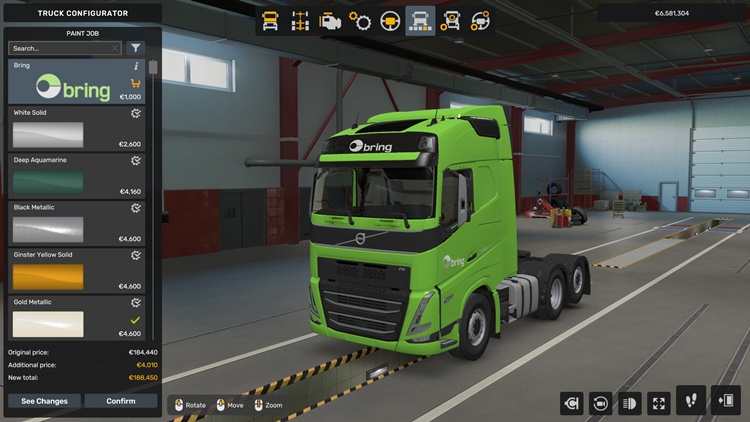Screen dimensions: 750x422
Task: Toggle the truck headlights button
Action: [x=630, y=403]
